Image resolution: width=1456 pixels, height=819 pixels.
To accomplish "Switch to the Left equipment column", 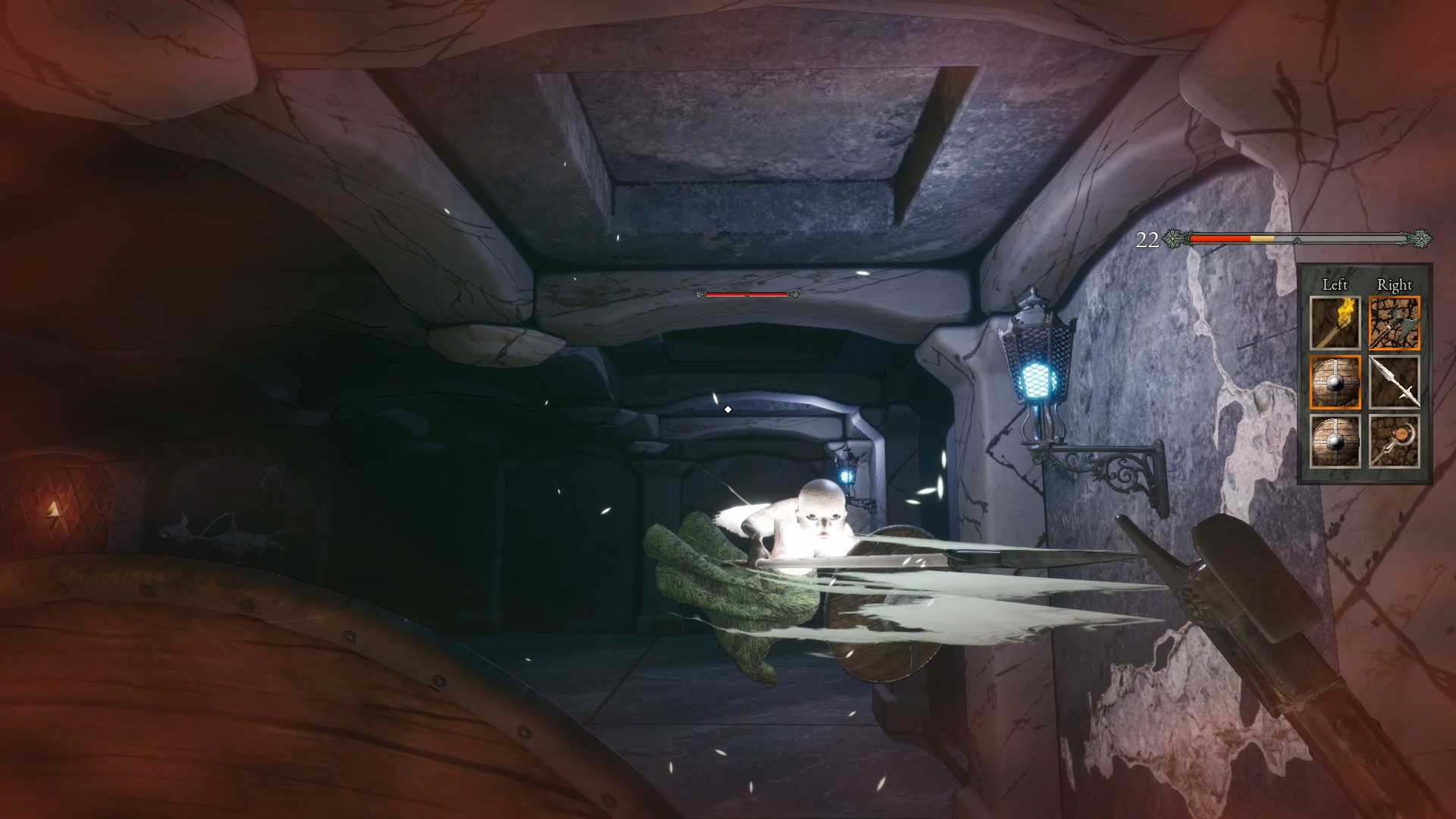I will click(1335, 284).
